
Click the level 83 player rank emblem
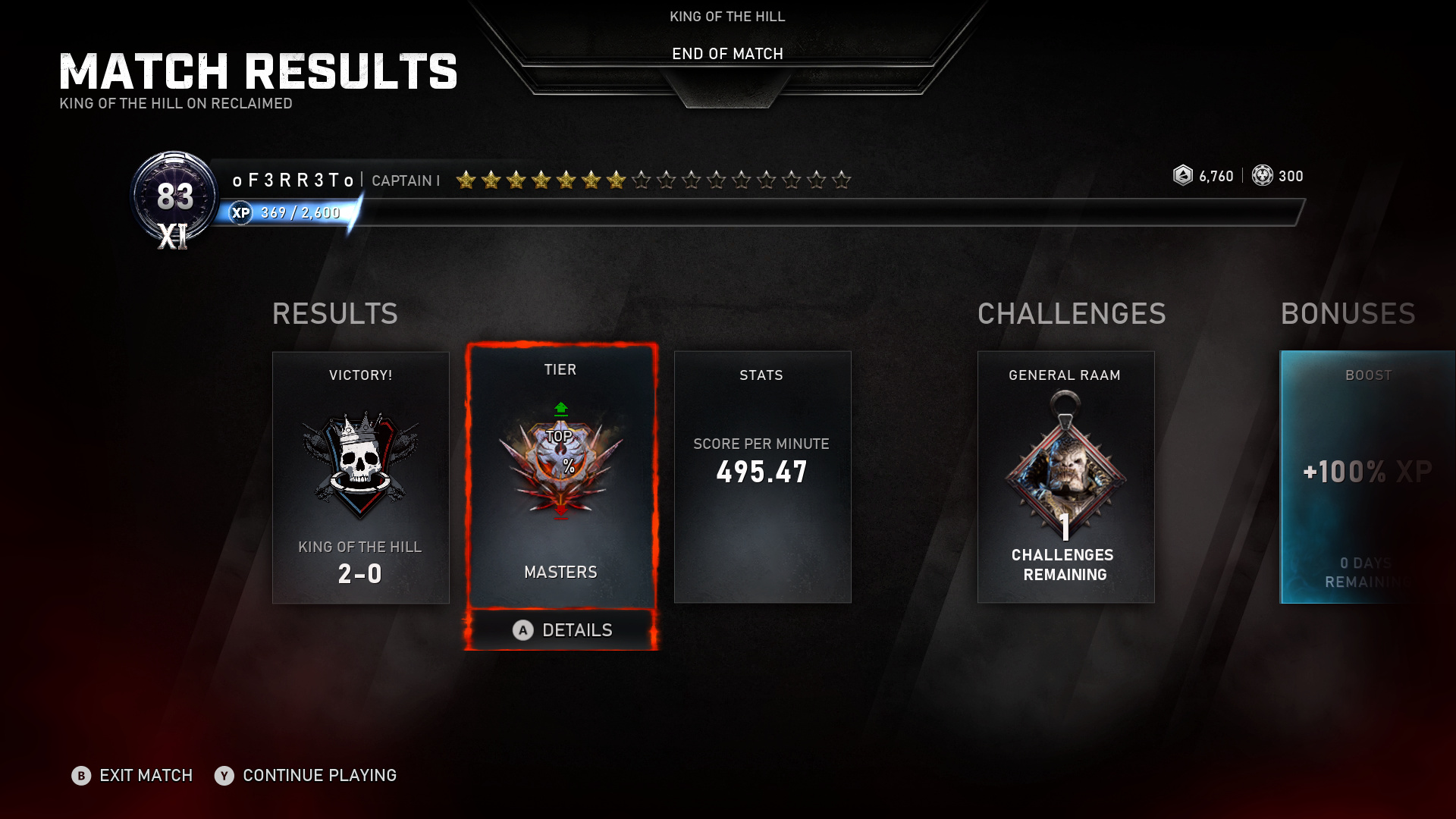(174, 199)
